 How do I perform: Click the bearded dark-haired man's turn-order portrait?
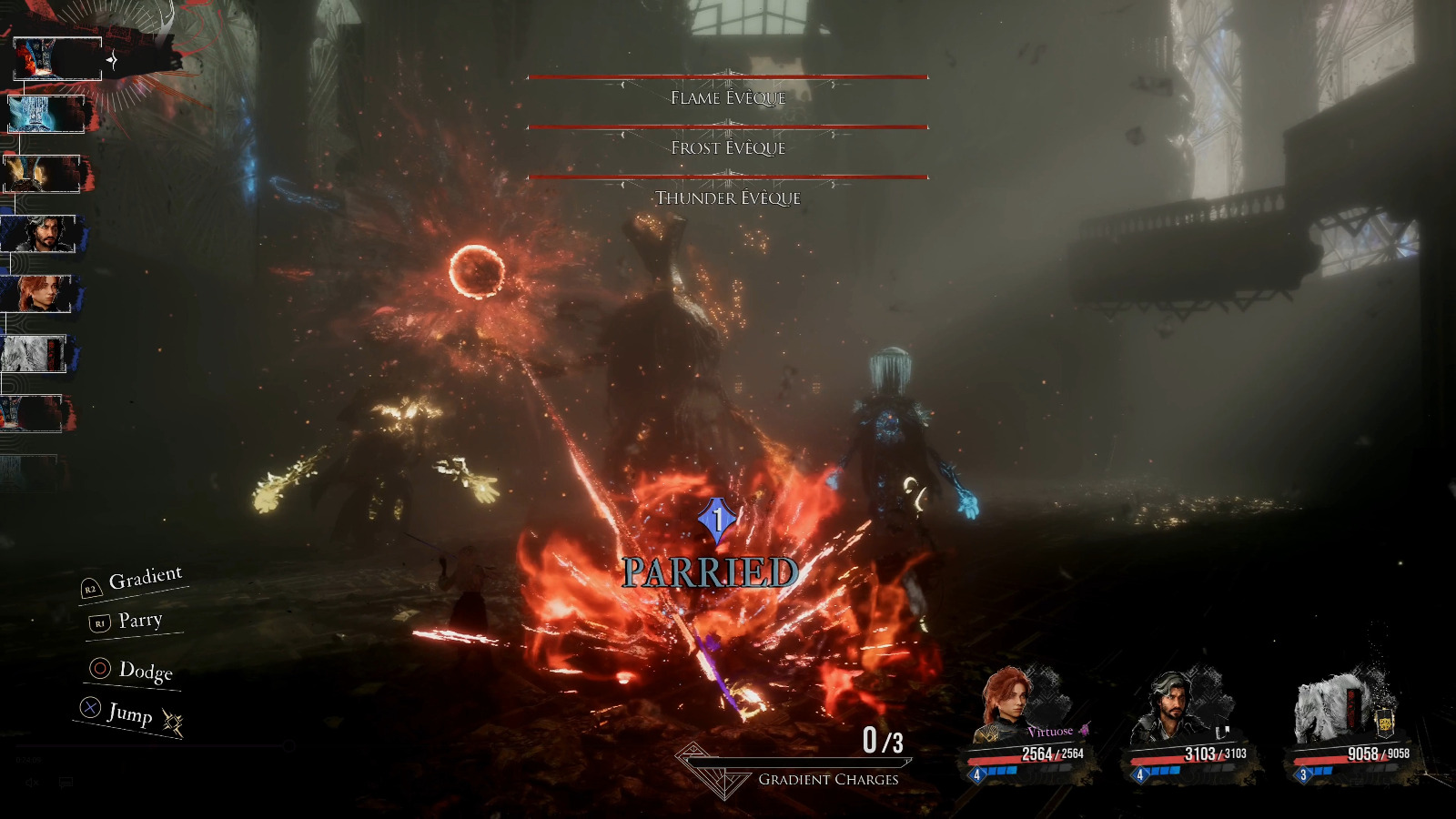pyautogui.click(x=40, y=234)
